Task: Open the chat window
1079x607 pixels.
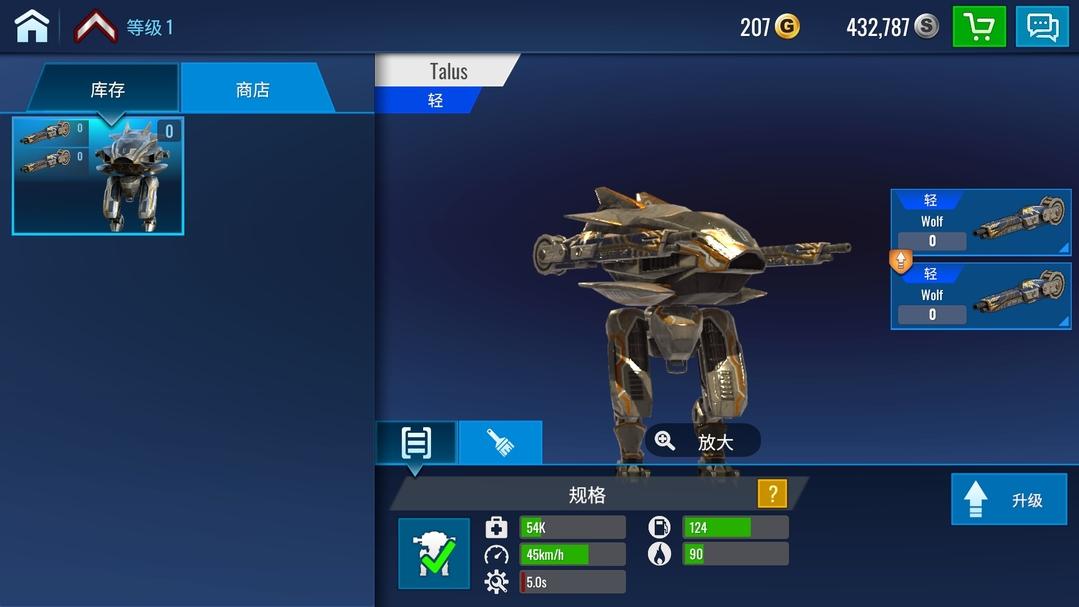Action: point(1042,27)
